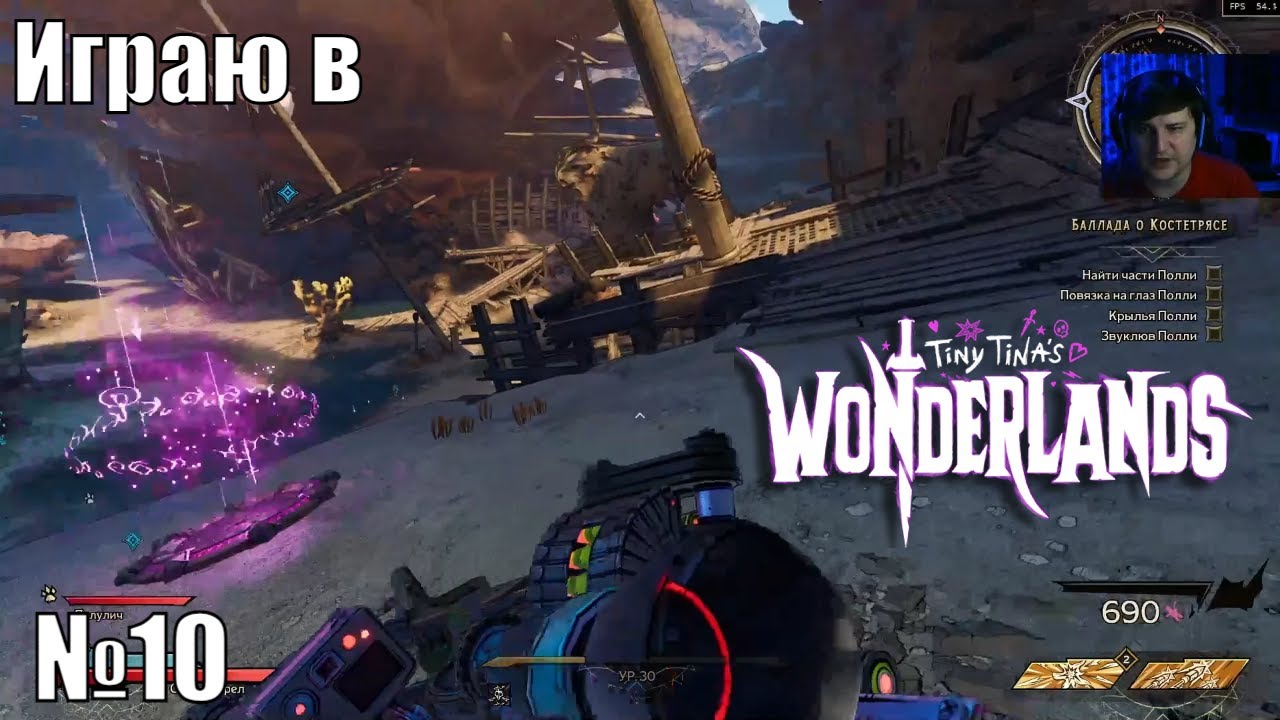Expand quest details via the chevron under the title
The width and height of the screenshot is (1280, 720).
(x=1152, y=253)
